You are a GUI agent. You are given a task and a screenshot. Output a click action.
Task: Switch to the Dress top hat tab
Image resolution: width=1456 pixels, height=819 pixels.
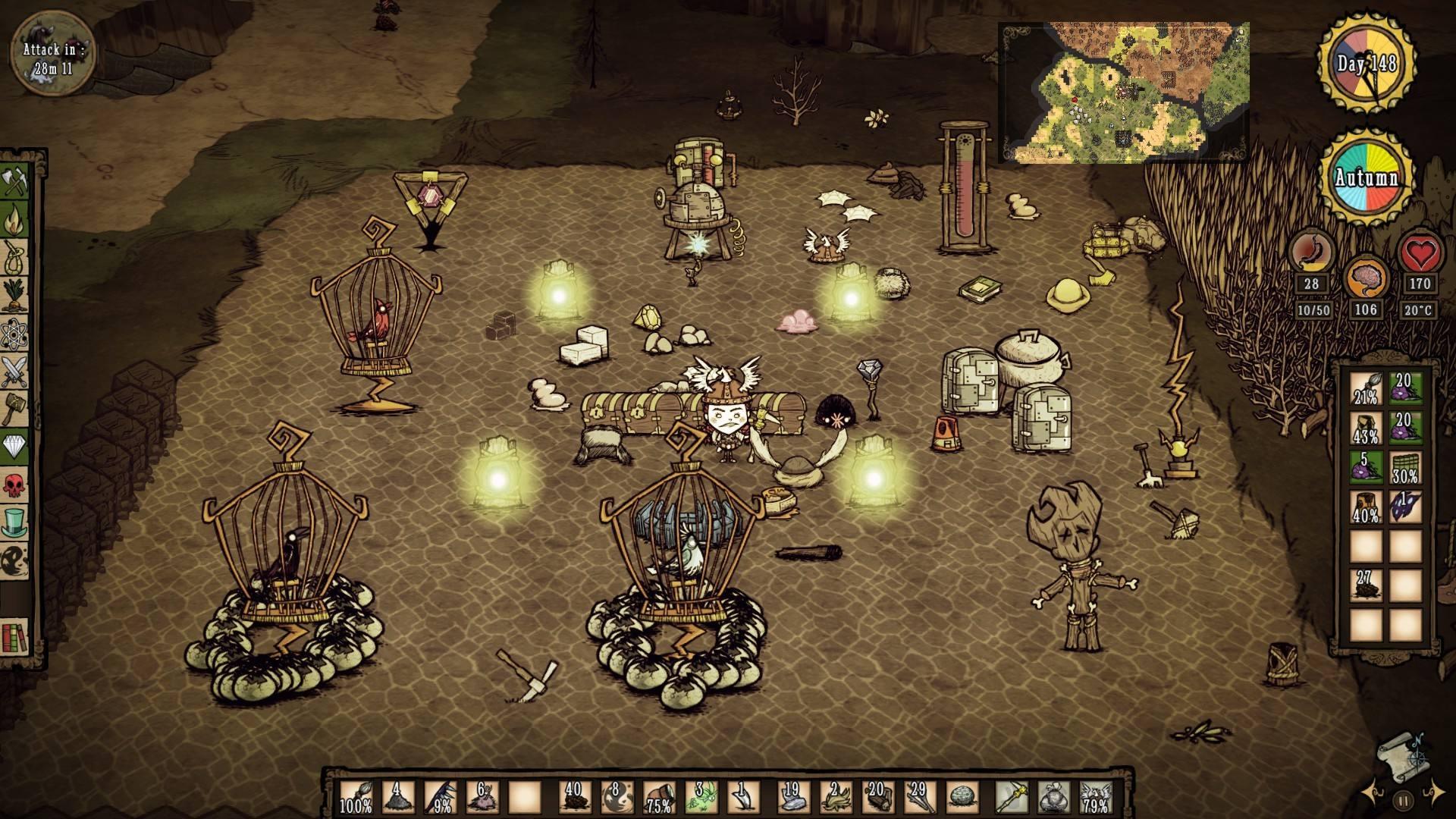tap(15, 522)
